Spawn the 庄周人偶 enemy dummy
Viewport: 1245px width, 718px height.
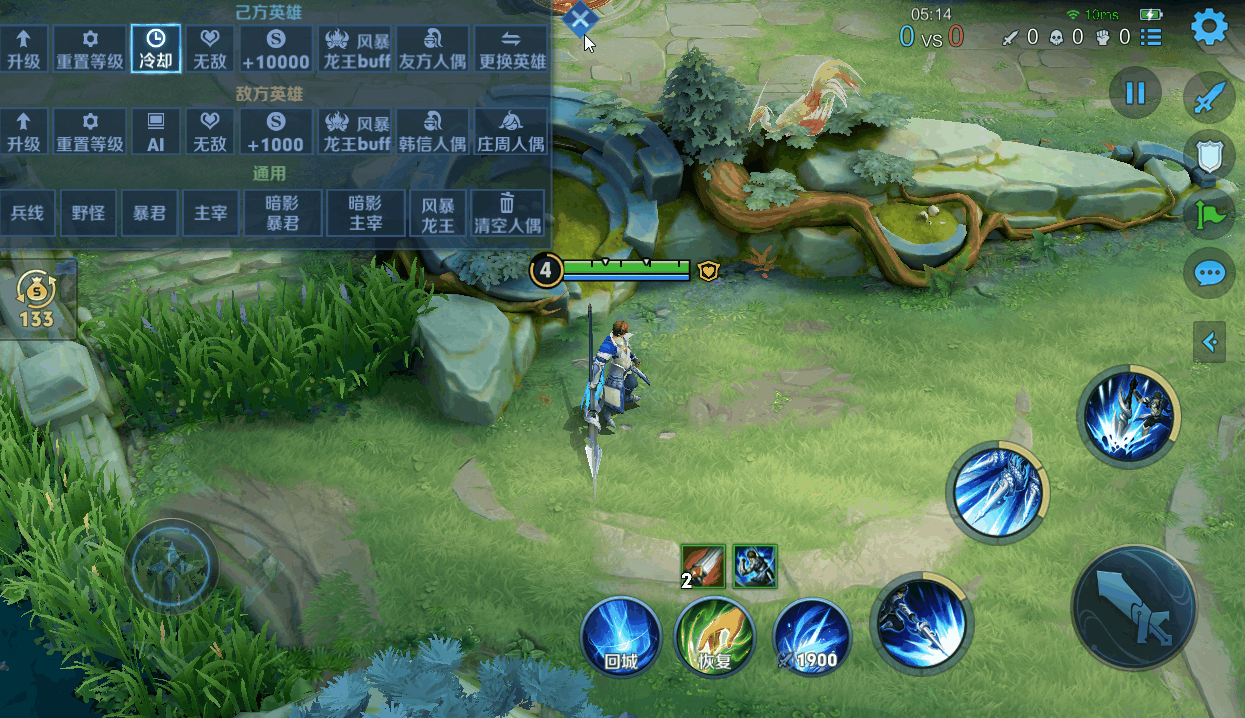(x=512, y=132)
